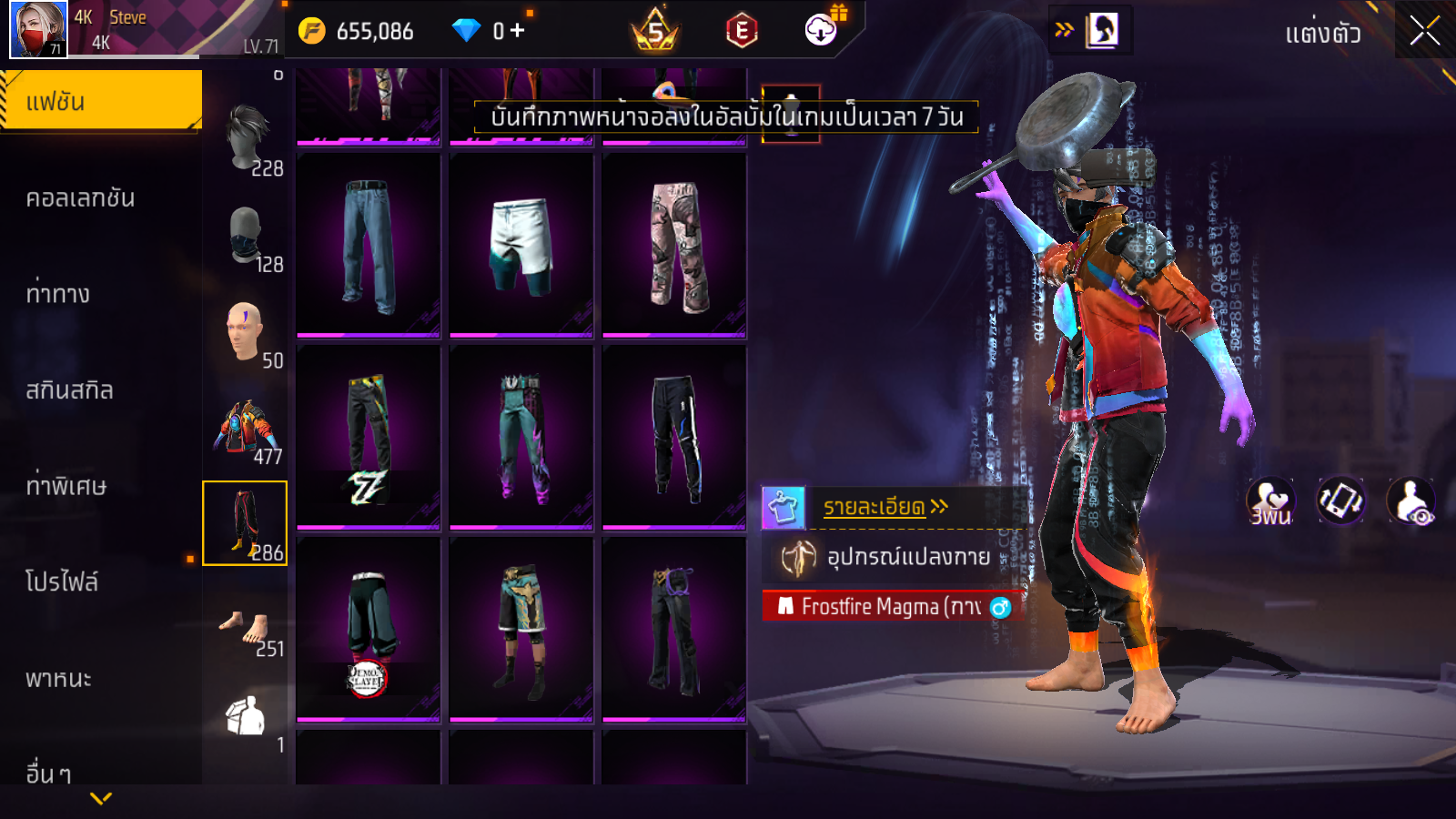This screenshot has width=1456, height=819.
Task: Select the Demon Slayer pants item
Action: 369,630
